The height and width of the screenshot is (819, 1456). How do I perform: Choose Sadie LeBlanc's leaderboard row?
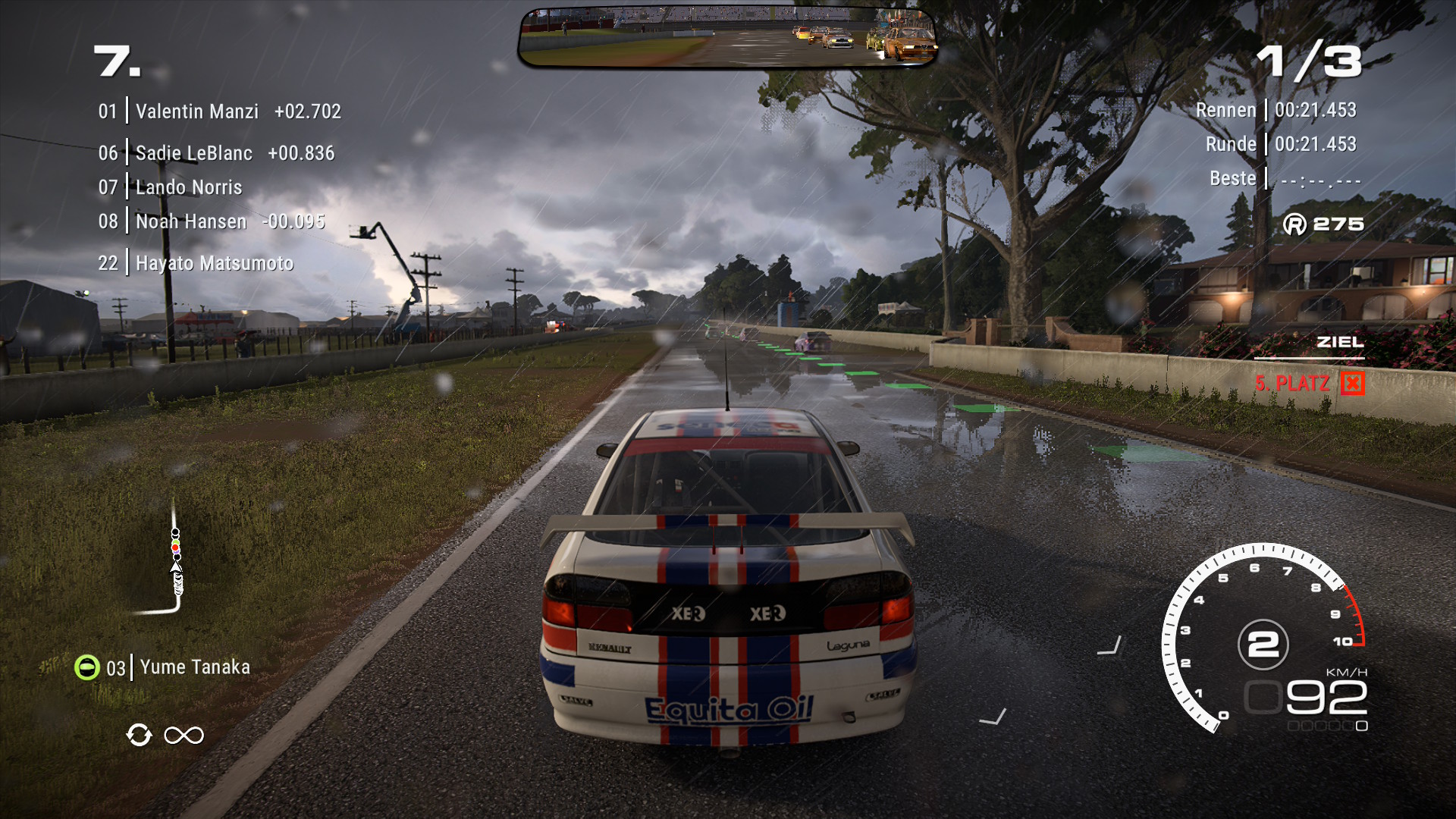pyautogui.click(x=215, y=153)
